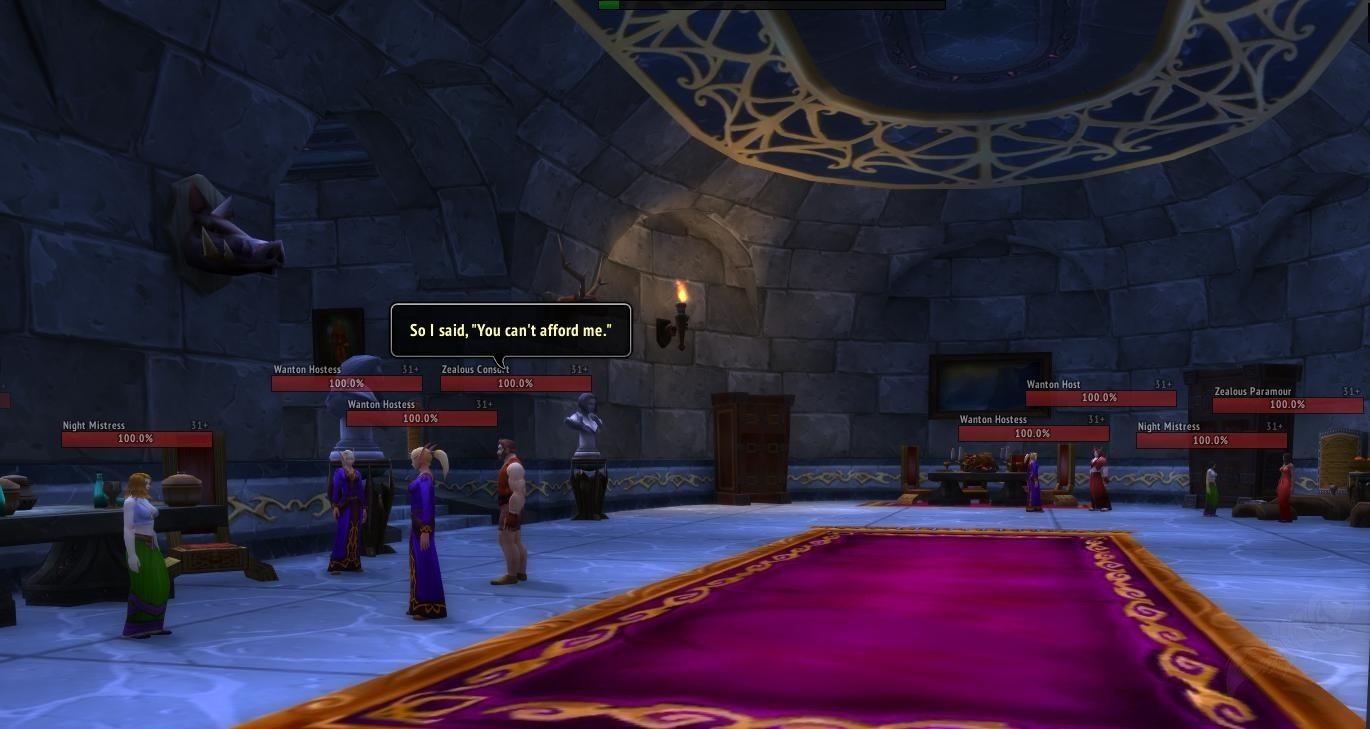Screen dimensions: 1370x729
Task: Select the Wanton Host nameplate
Action: 1100,398
